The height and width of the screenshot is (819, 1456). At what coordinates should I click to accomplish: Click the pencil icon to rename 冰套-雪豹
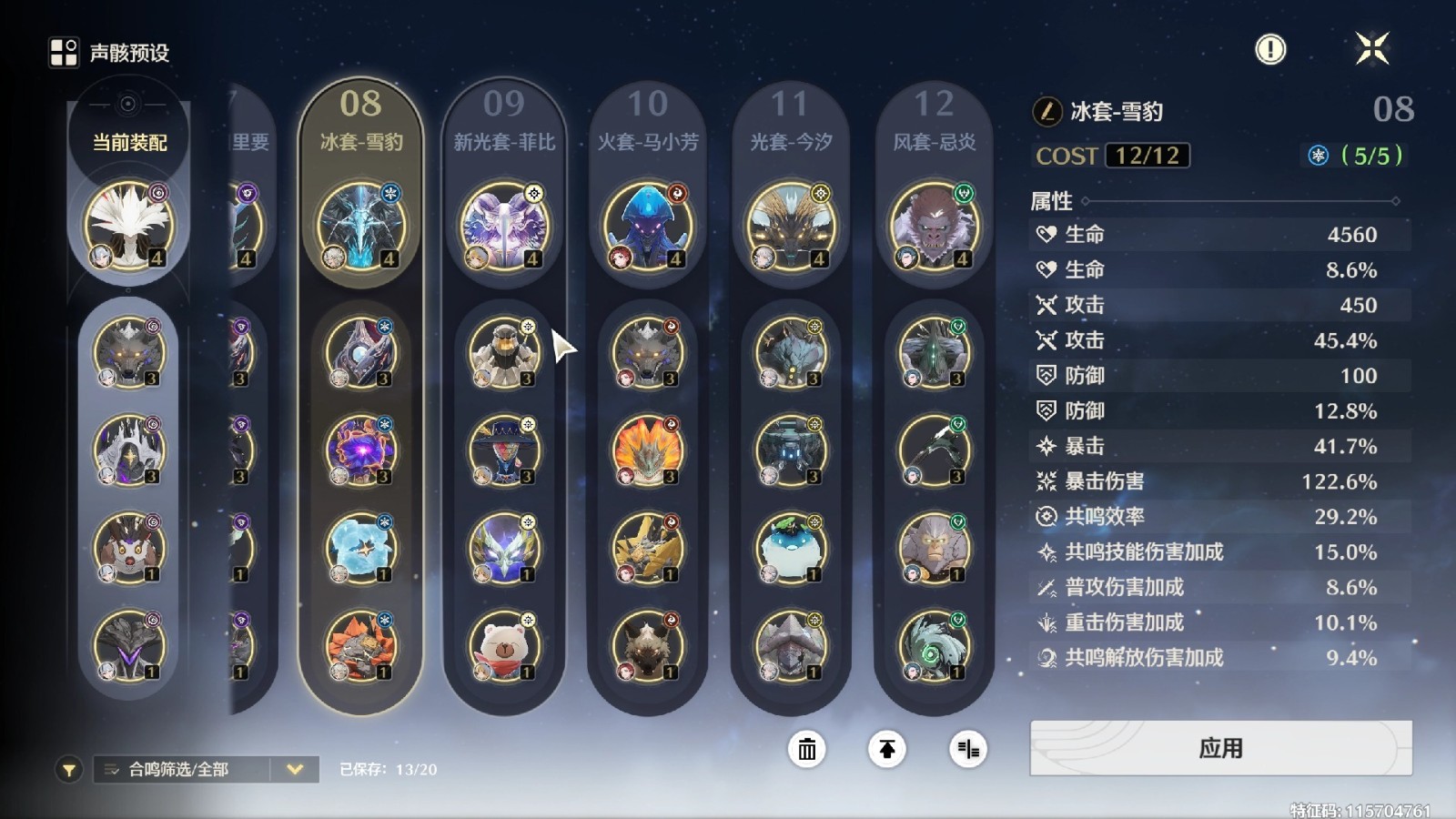(1046, 111)
